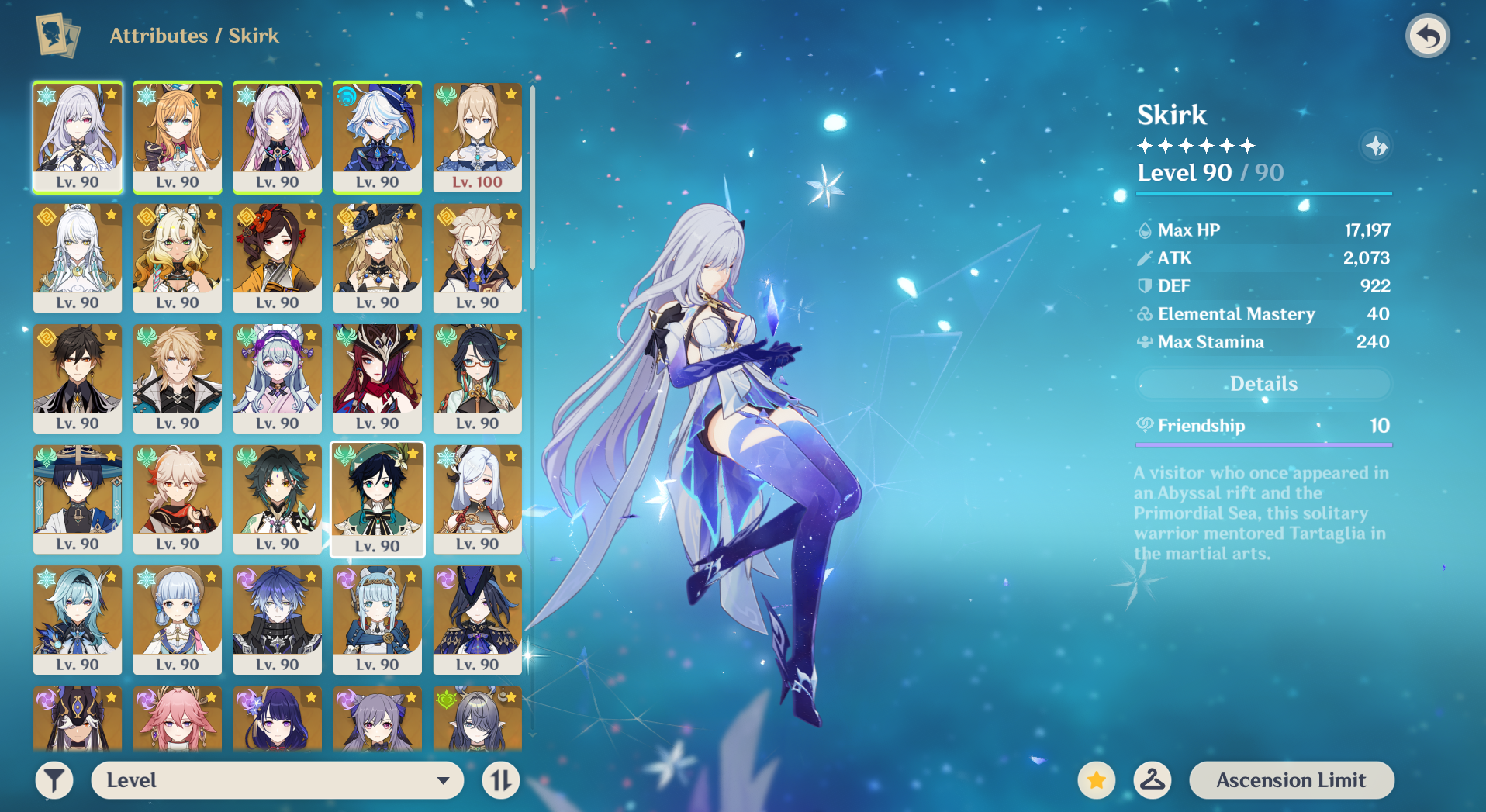Select Furina's character portrait
This screenshot has width=1486, height=812.
378,137
